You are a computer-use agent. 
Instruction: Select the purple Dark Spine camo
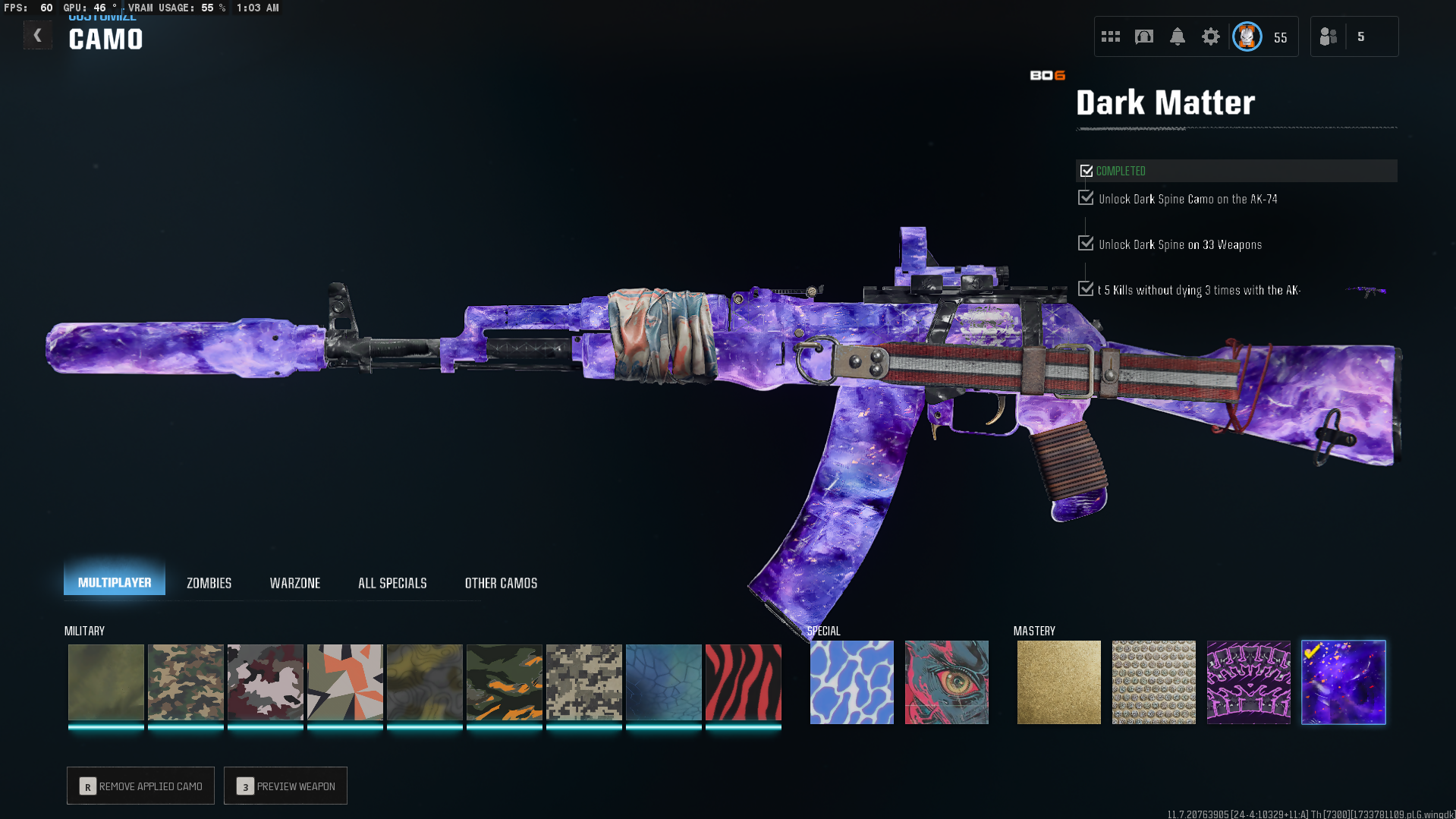point(1248,682)
